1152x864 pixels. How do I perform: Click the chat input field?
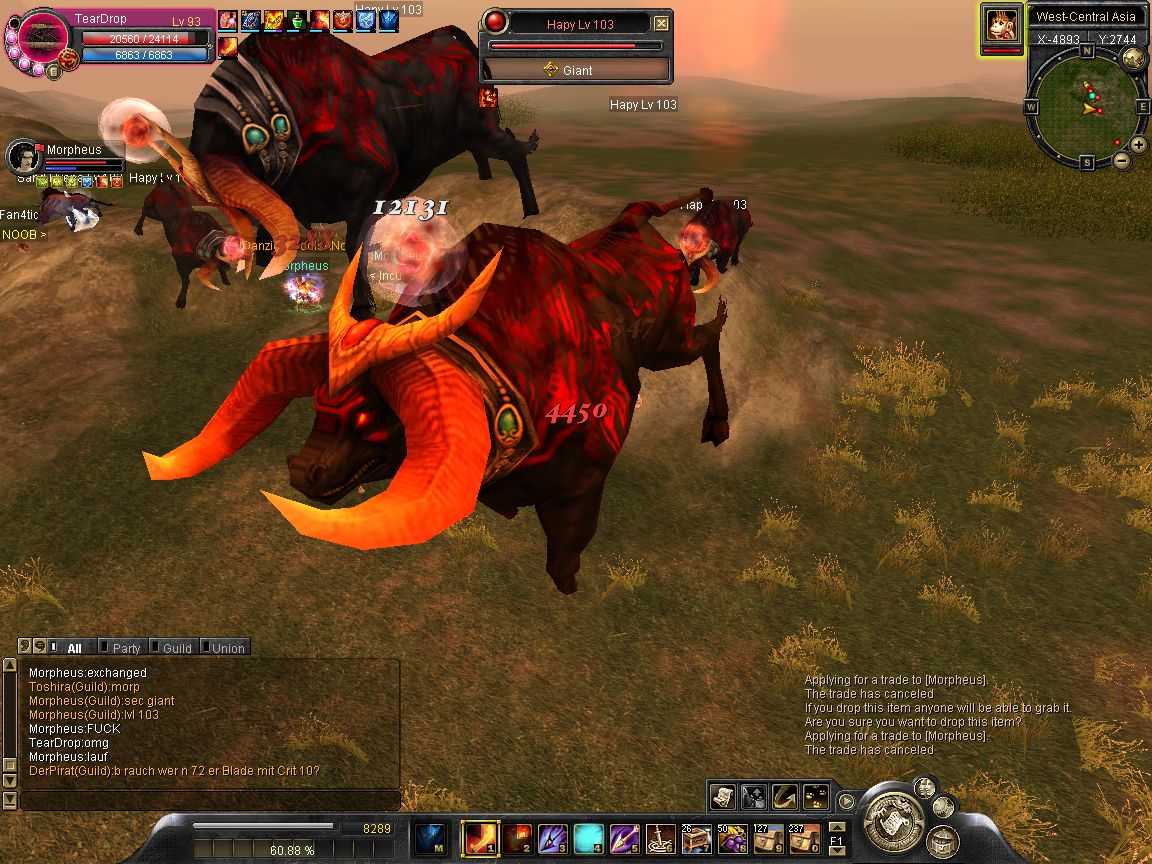pyautogui.click(x=210, y=800)
